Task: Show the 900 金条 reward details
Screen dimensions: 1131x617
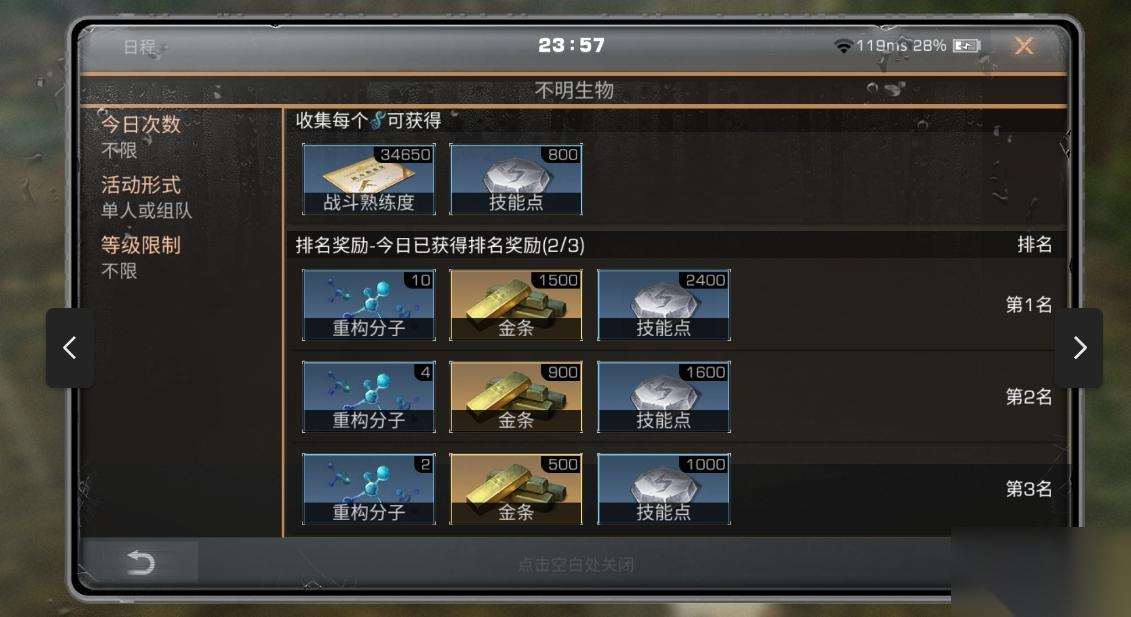Action: coord(516,397)
